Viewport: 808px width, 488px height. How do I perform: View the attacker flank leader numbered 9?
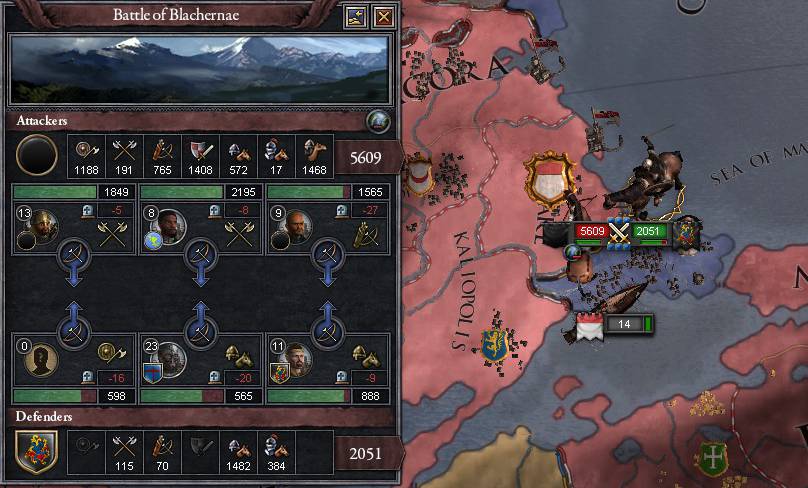[295, 225]
